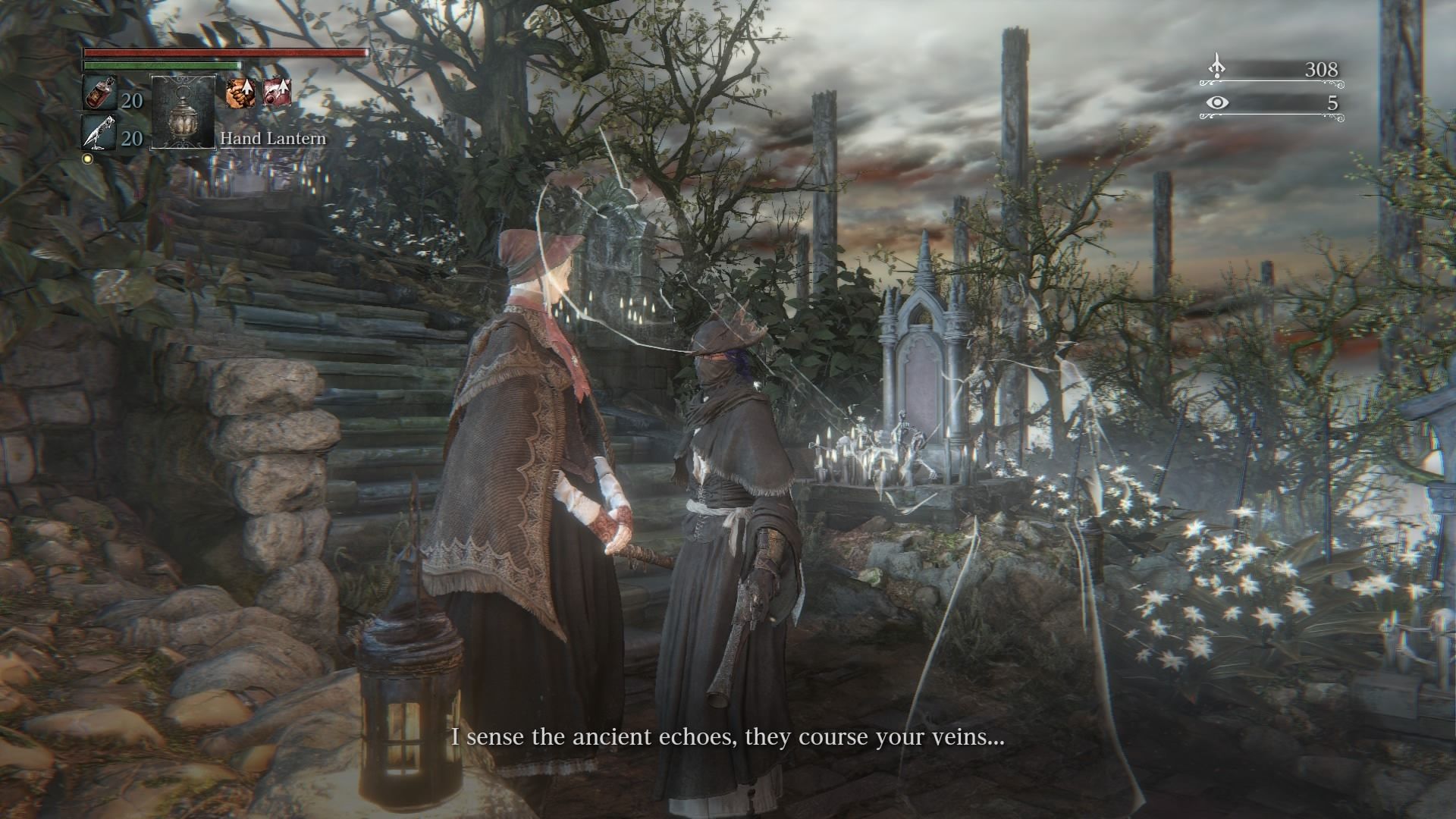
Task: Click the yellow quick-item selector dot
Action: 87,158
